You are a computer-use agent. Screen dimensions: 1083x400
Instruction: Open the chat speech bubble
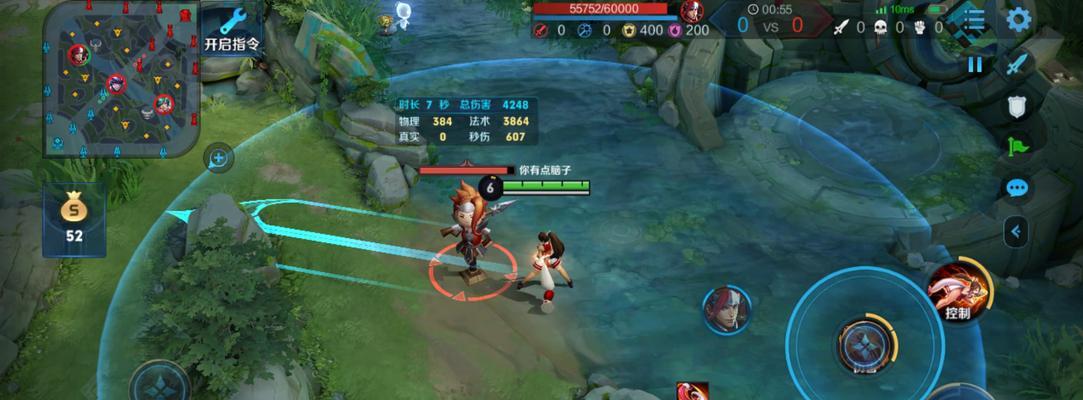tap(1017, 188)
